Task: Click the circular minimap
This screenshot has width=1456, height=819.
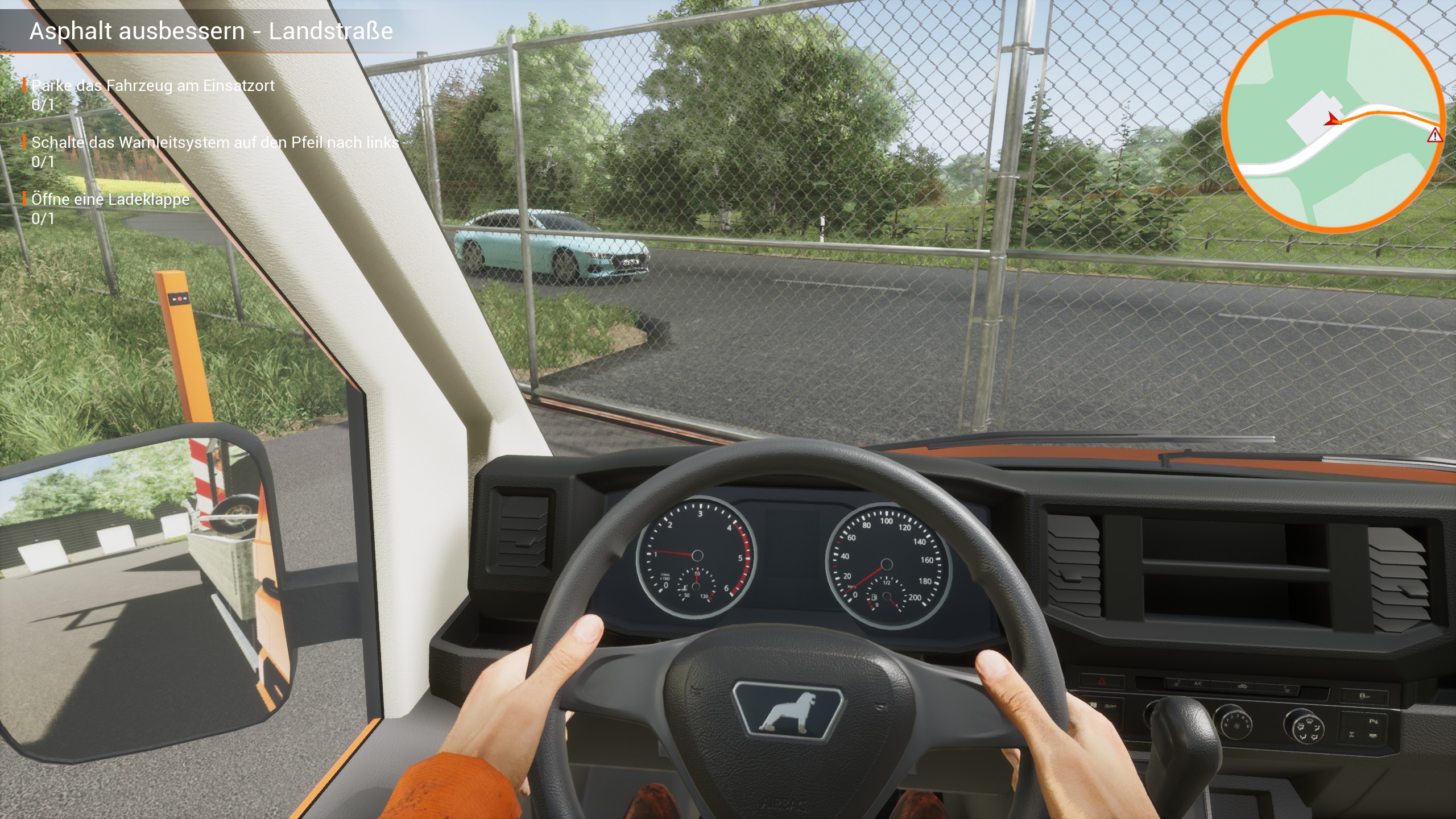Action: (1333, 121)
